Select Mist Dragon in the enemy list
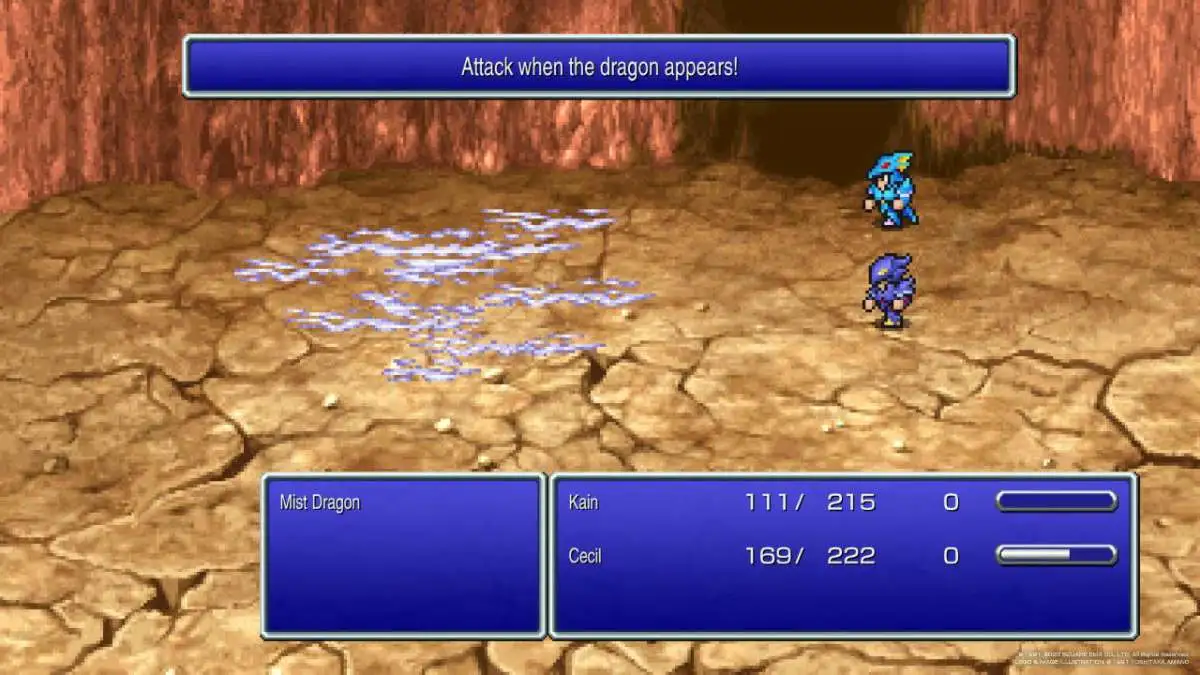The height and width of the screenshot is (675, 1200). [x=320, y=503]
